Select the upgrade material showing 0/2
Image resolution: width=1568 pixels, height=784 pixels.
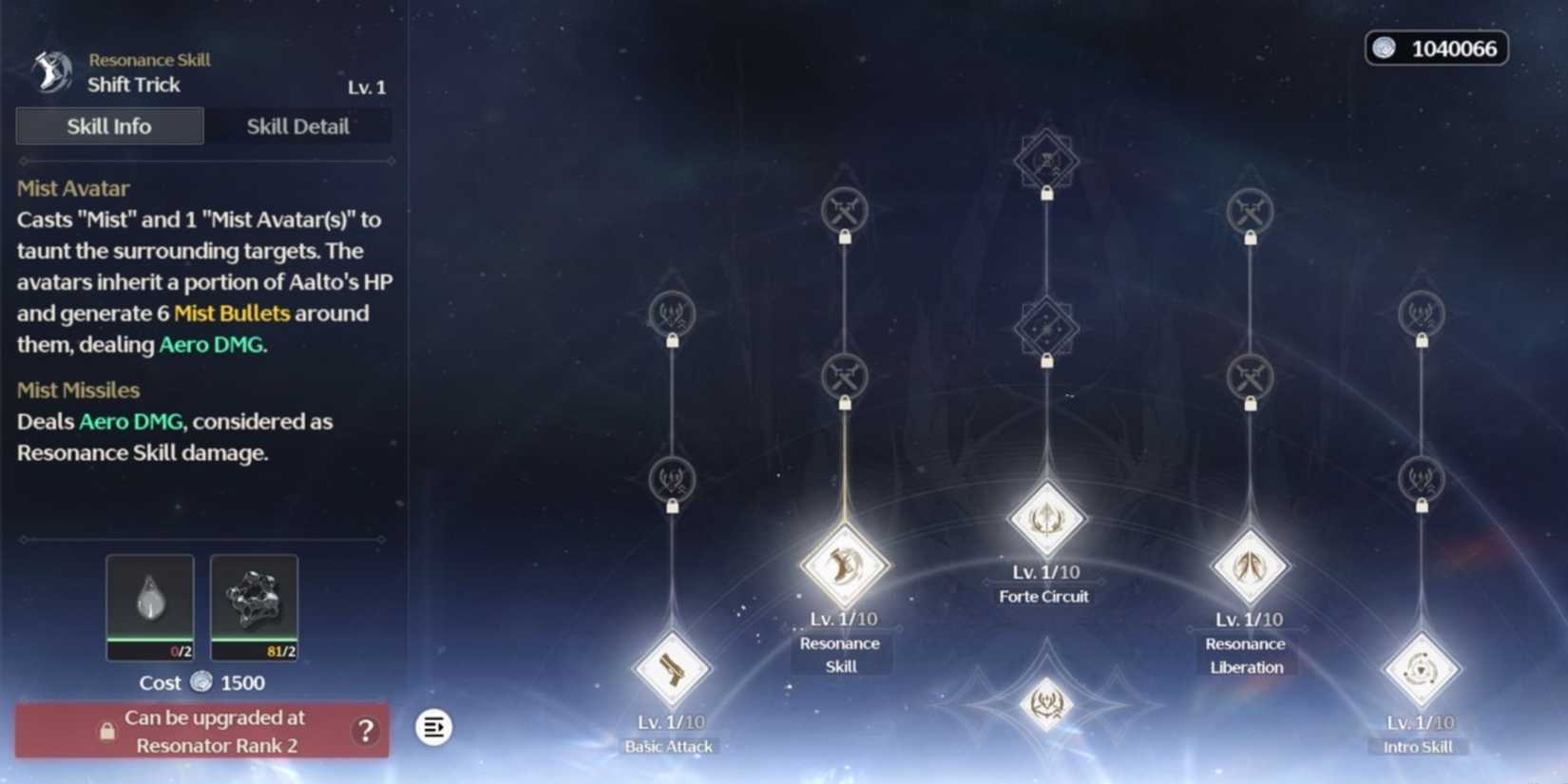150,606
